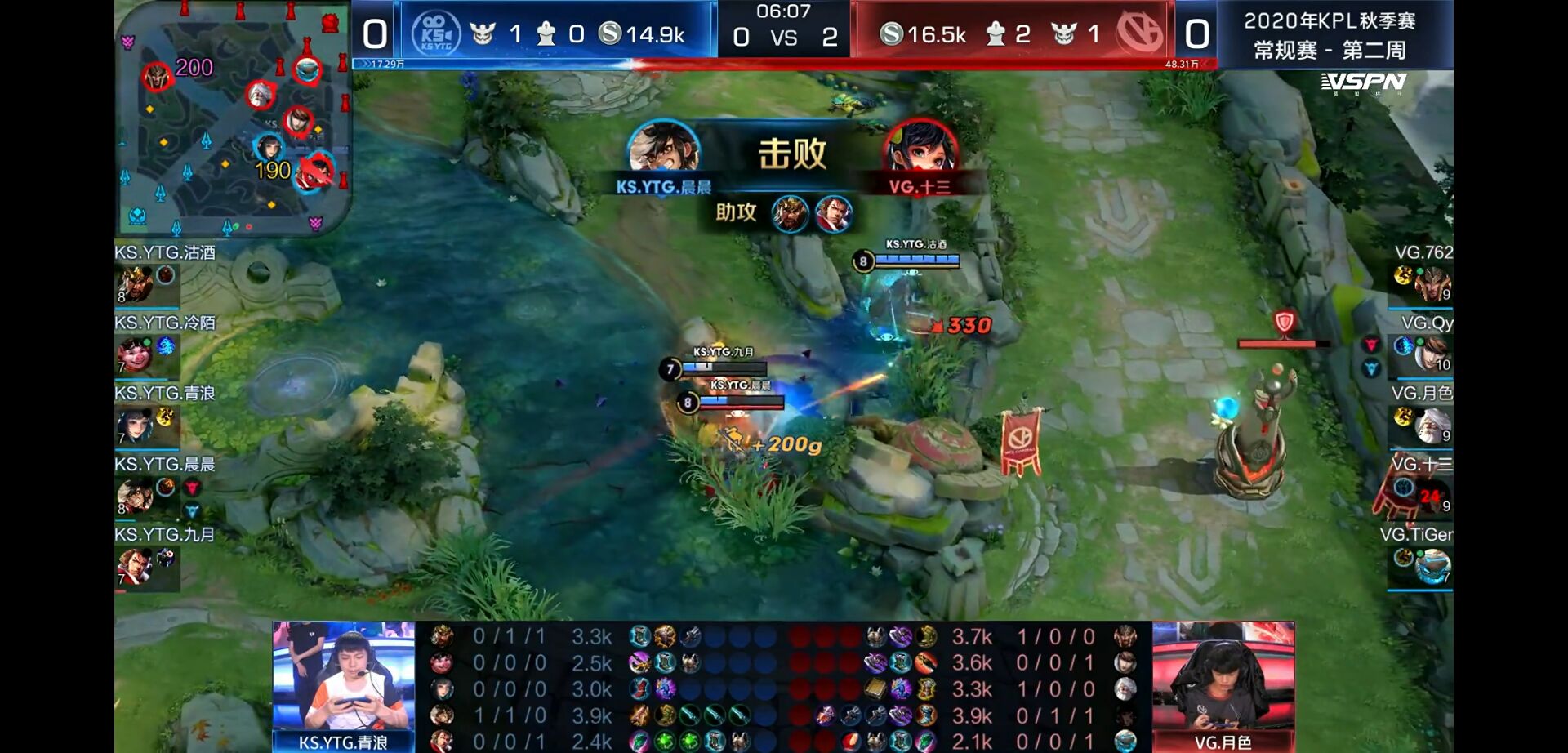The height and width of the screenshot is (753, 1568).
Task: Select KS.YTG.九月 player portrait
Action: click(x=135, y=566)
